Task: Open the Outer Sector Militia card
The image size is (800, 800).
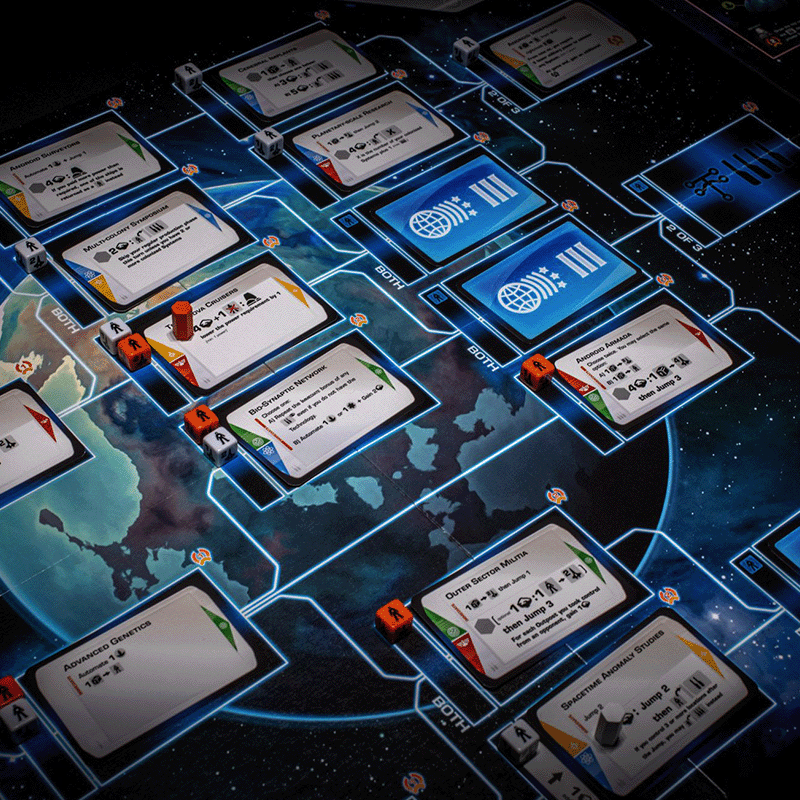Action: (x=520, y=599)
